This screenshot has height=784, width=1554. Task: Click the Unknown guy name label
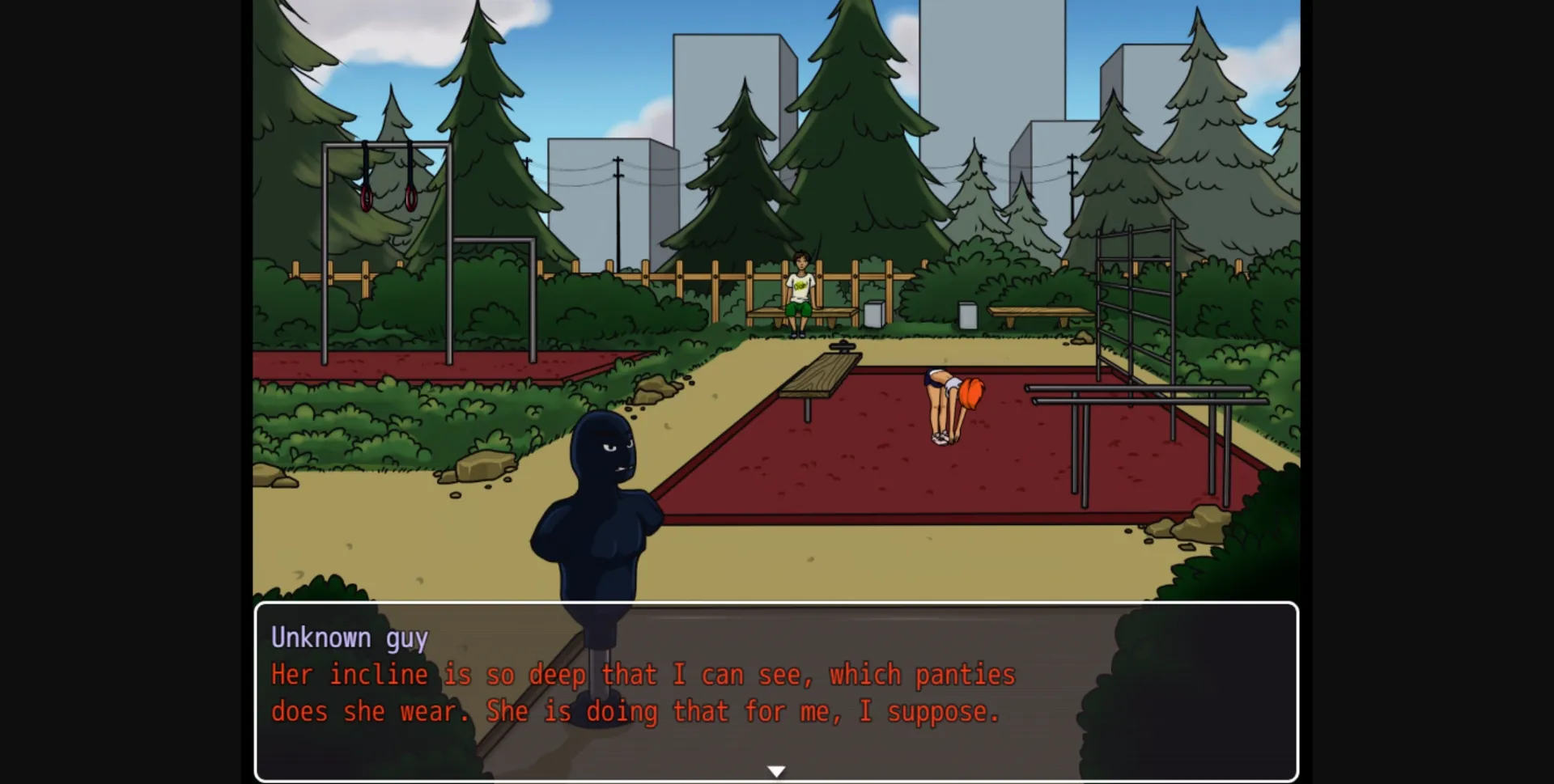tap(350, 638)
